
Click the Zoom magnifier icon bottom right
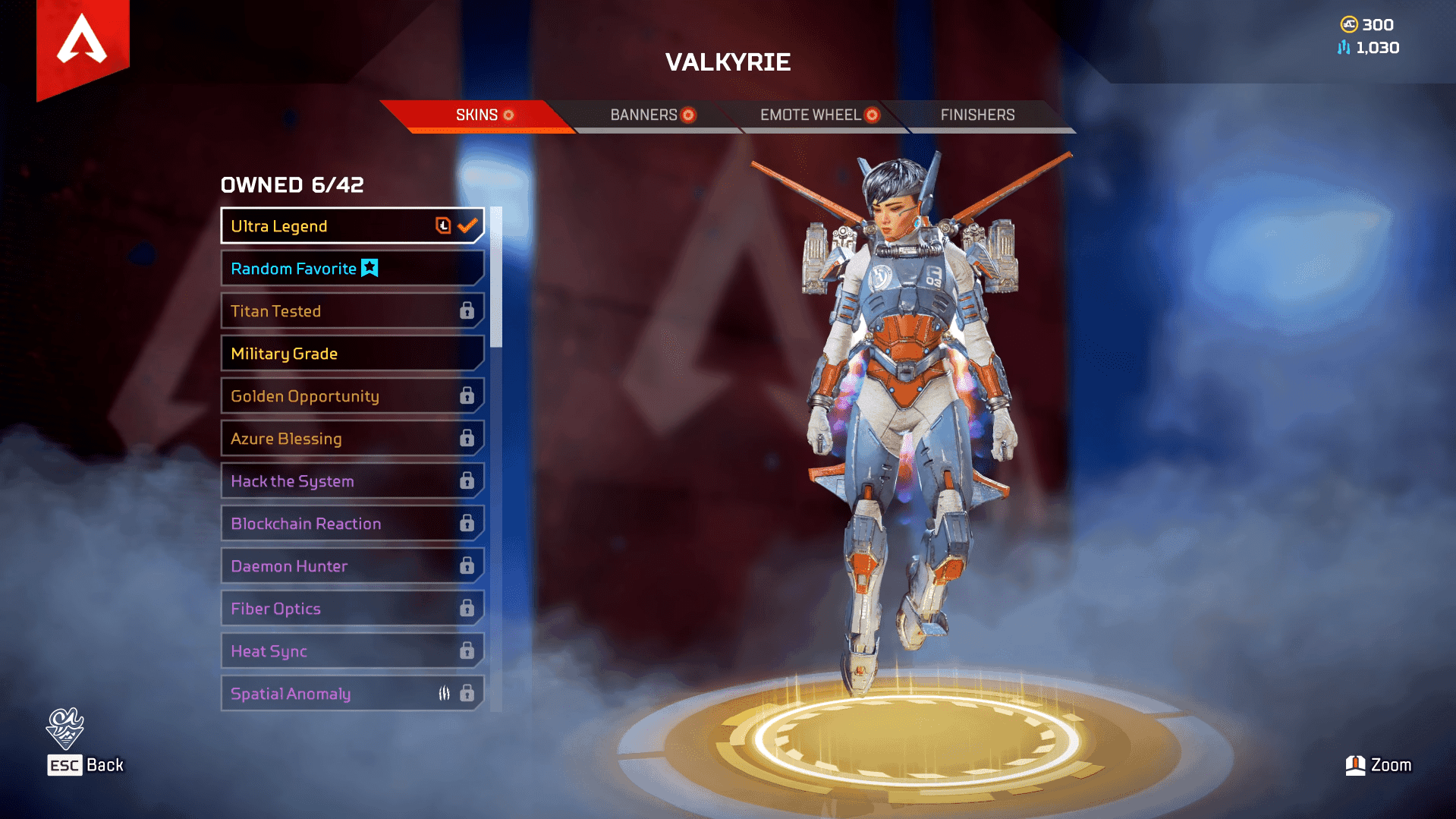(x=1355, y=765)
